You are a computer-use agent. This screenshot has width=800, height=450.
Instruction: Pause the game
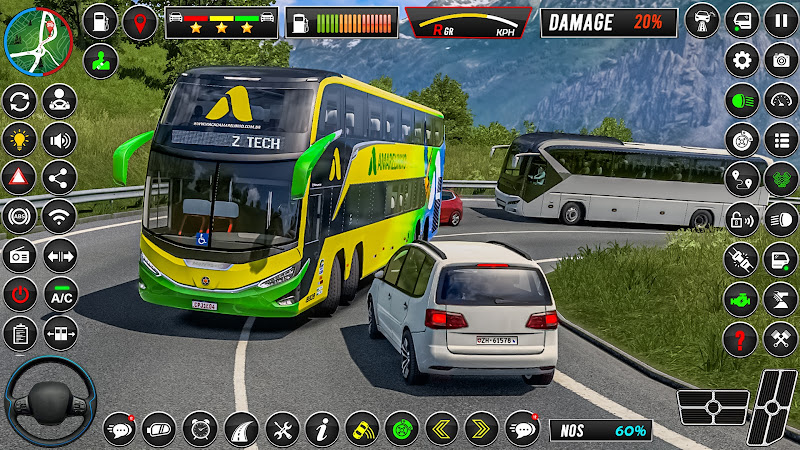pyautogui.click(x=781, y=20)
